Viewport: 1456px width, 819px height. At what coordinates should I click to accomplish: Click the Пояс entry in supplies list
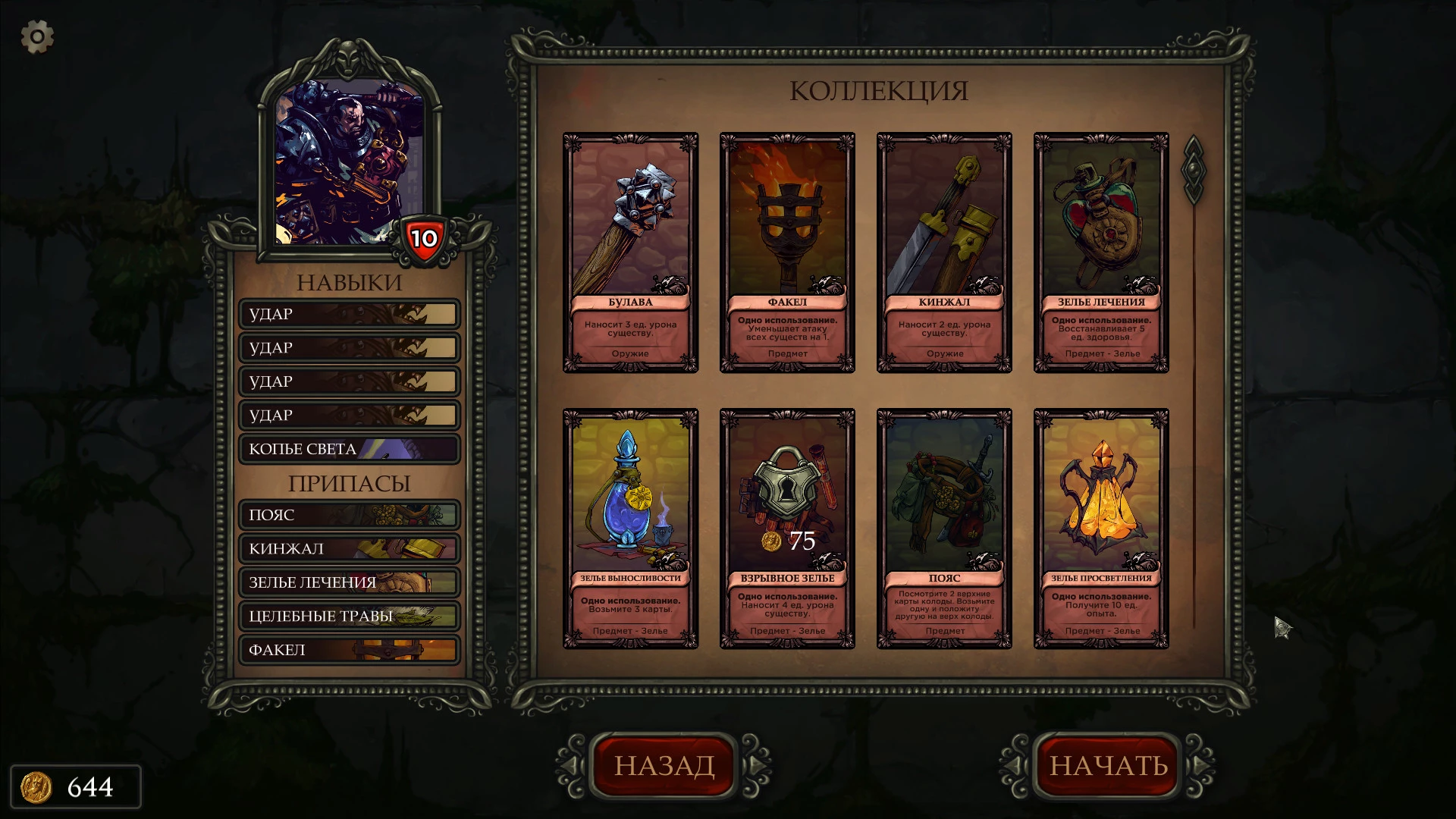click(x=350, y=515)
